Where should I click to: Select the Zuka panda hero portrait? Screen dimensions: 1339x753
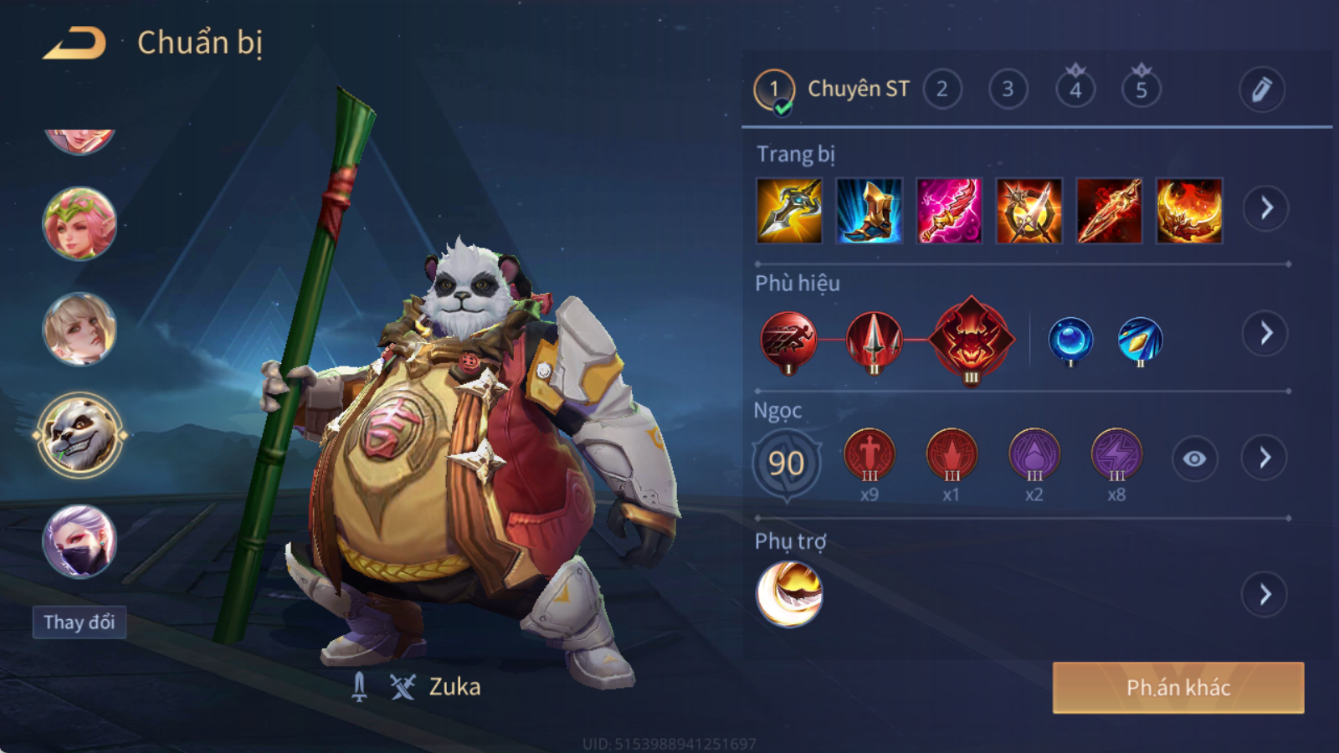80,435
